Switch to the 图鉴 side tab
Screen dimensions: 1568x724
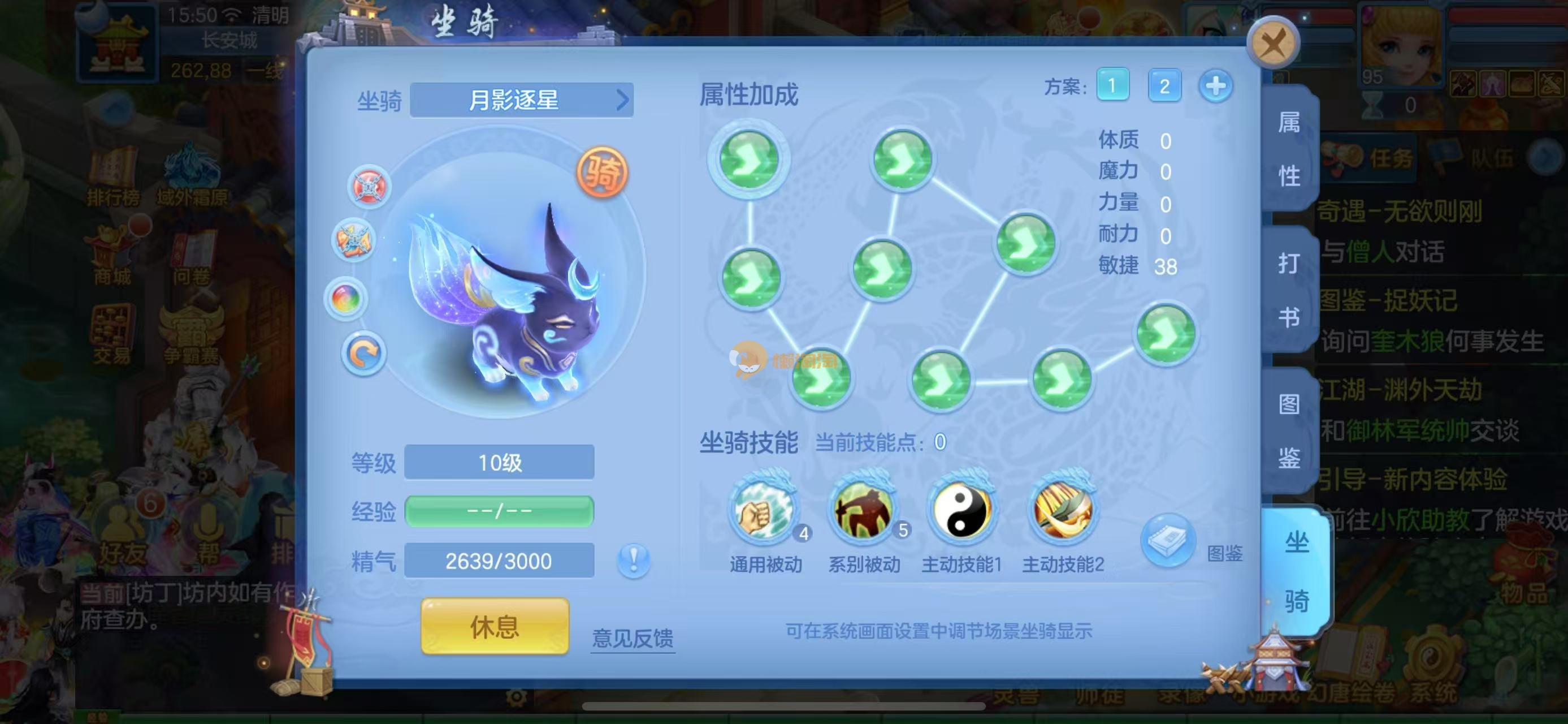point(1289,430)
